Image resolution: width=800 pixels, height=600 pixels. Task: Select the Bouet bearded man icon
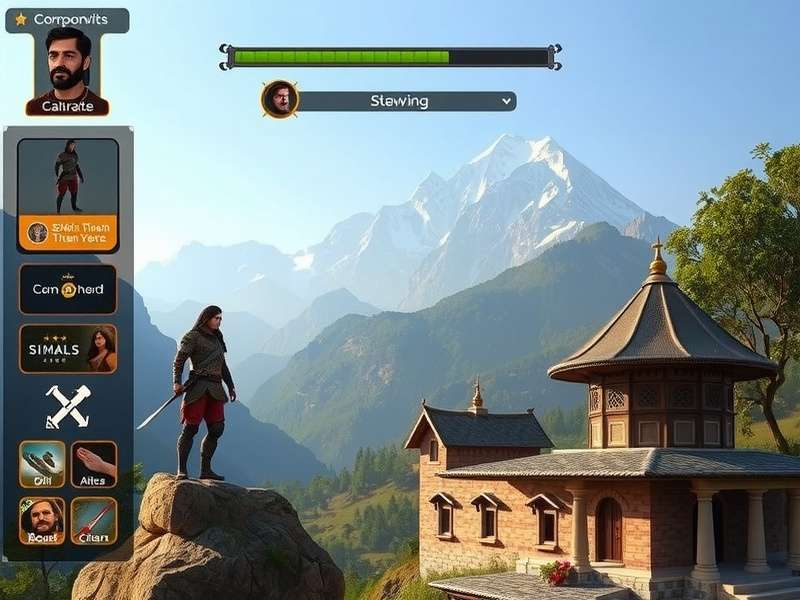coord(42,521)
